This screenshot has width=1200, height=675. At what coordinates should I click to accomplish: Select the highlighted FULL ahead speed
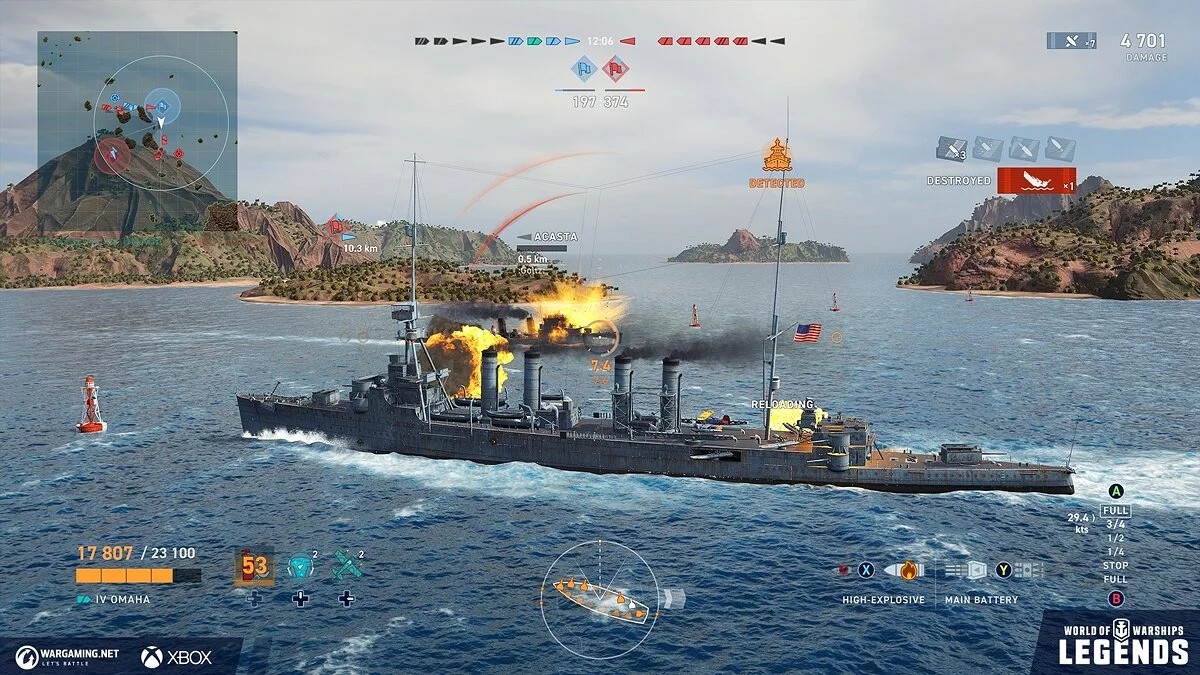[1115, 510]
